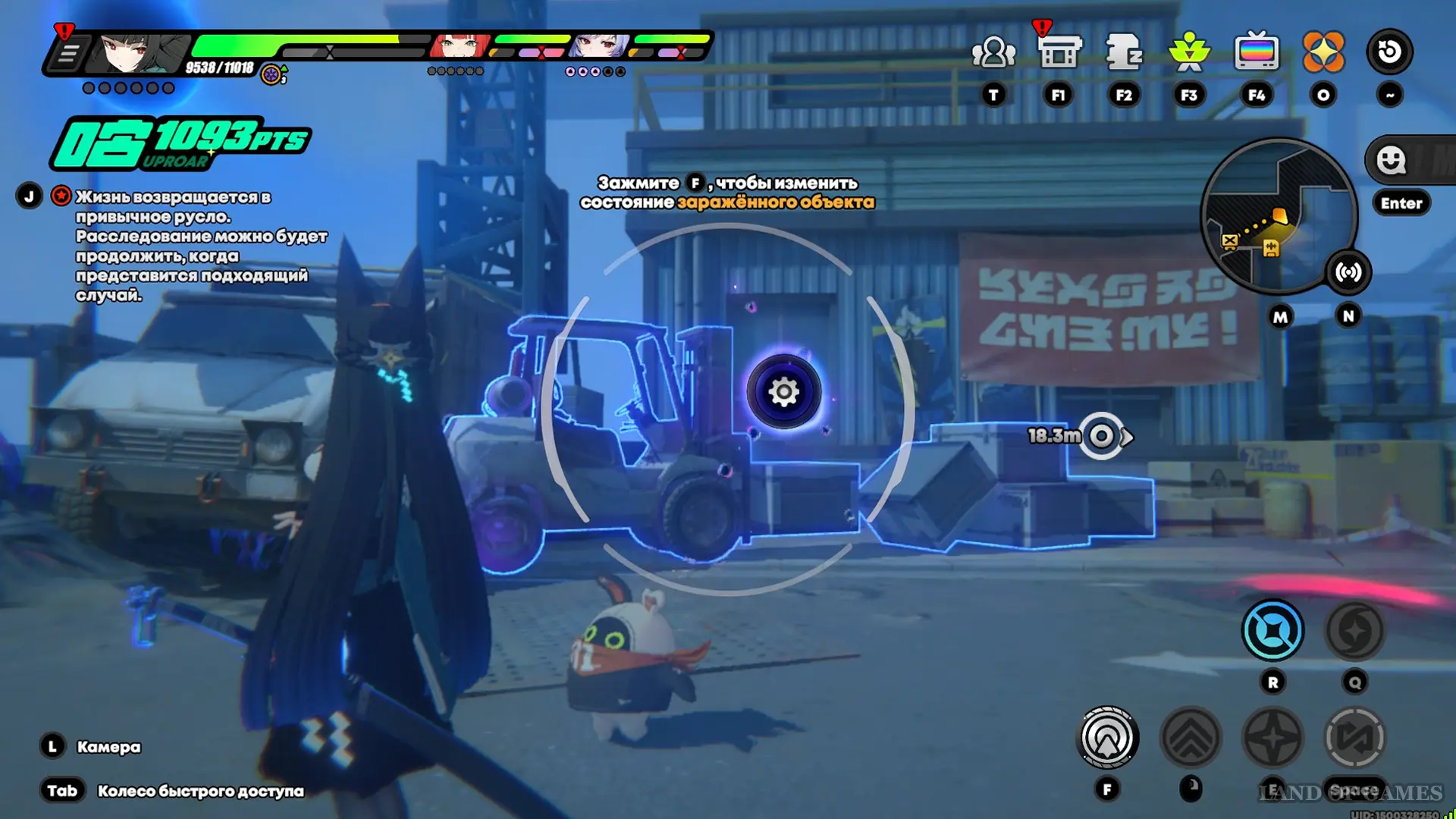Use the concentric rings interact ability

coord(1107,738)
